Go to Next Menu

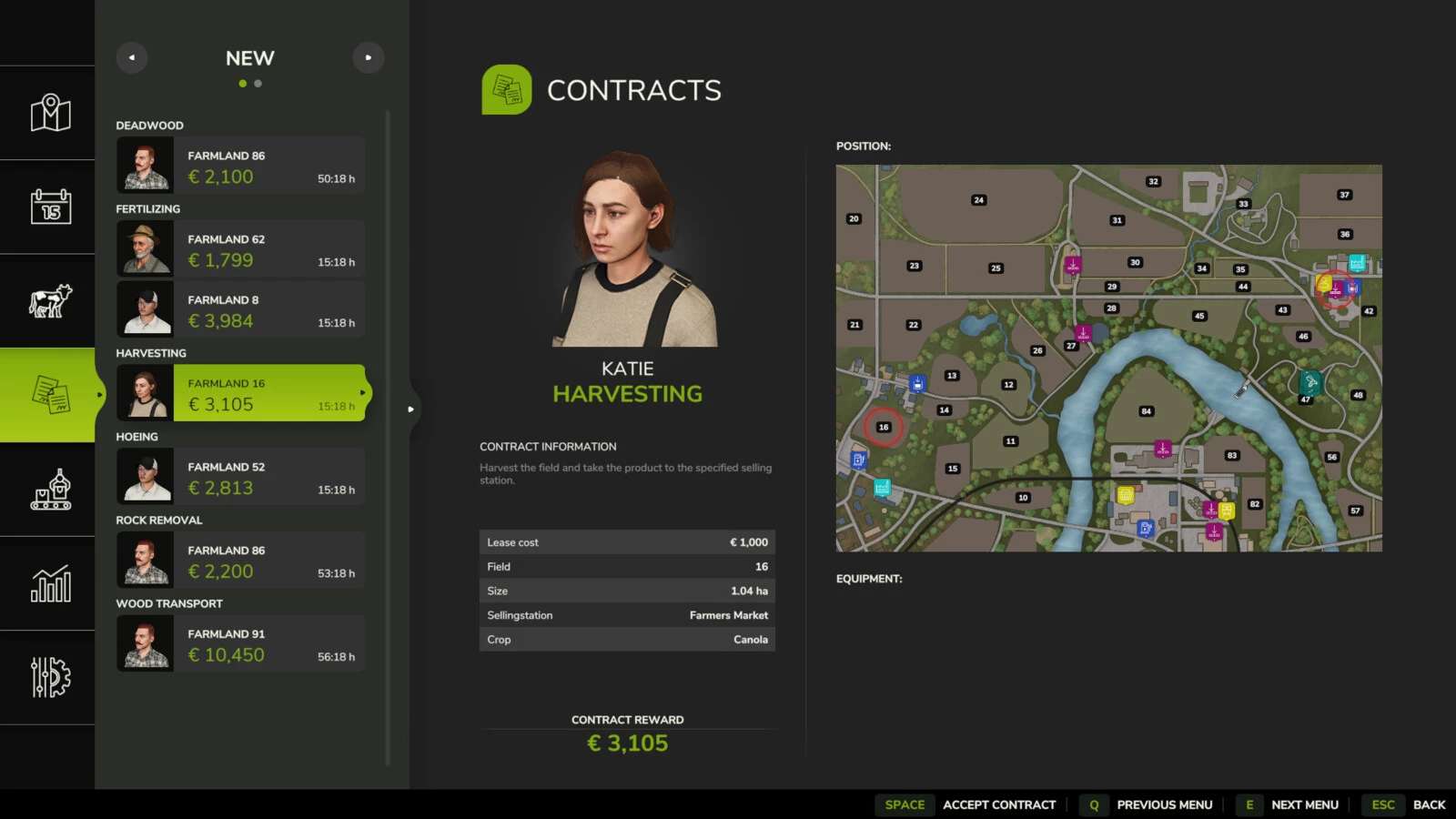[x=1304, y=805]
